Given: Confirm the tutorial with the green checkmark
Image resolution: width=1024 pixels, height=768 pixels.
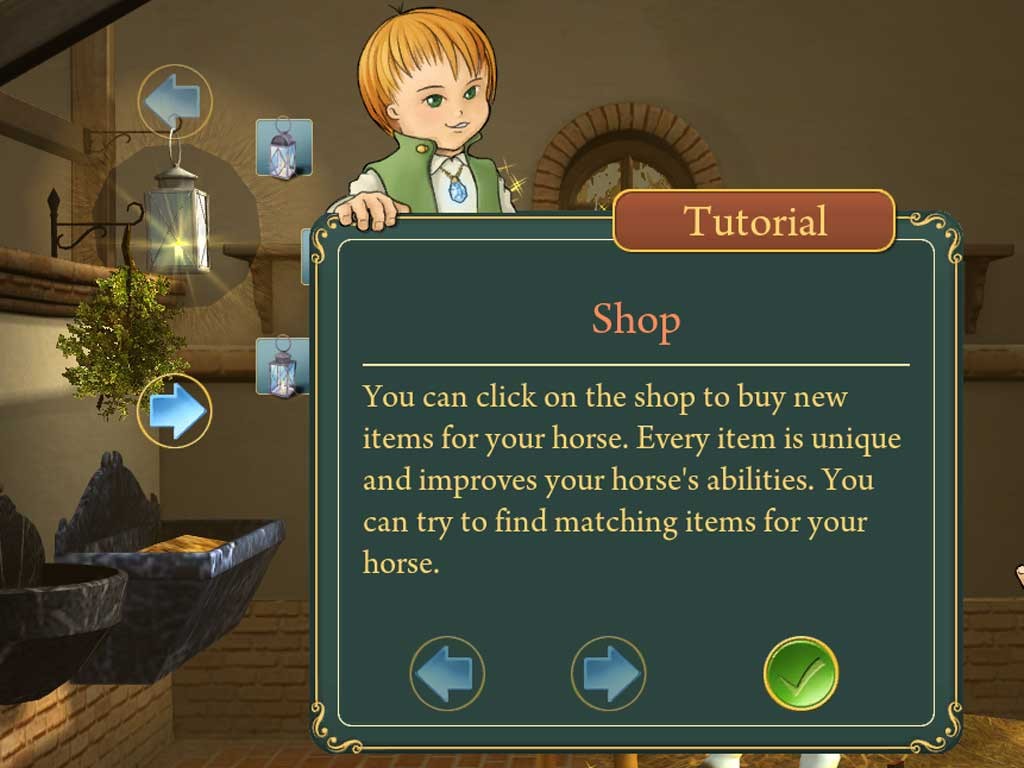Looking at the screenshot, I should tap(800, 673).
